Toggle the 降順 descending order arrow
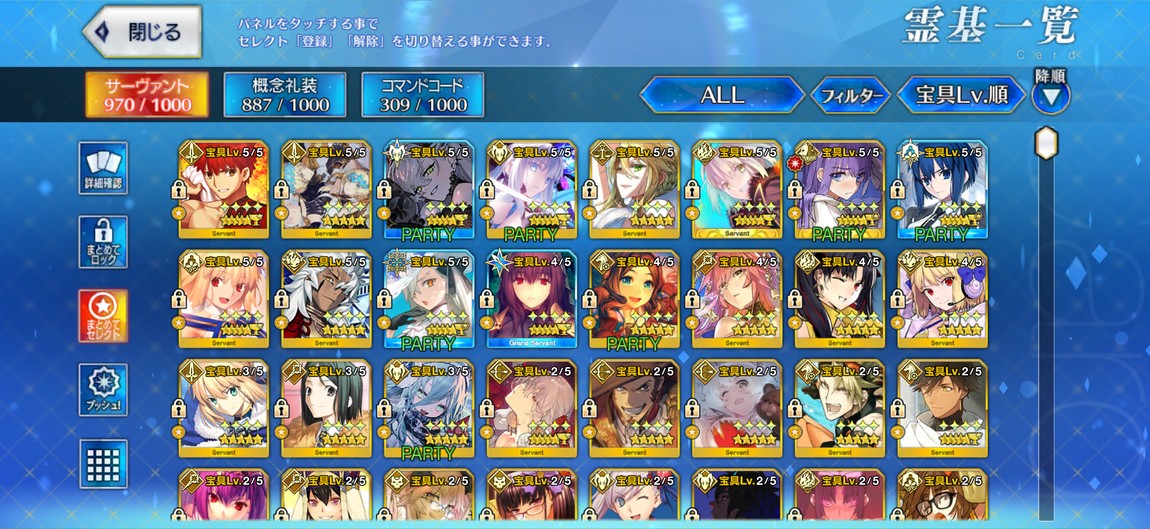1150x529 pixels. (1050, 96)
